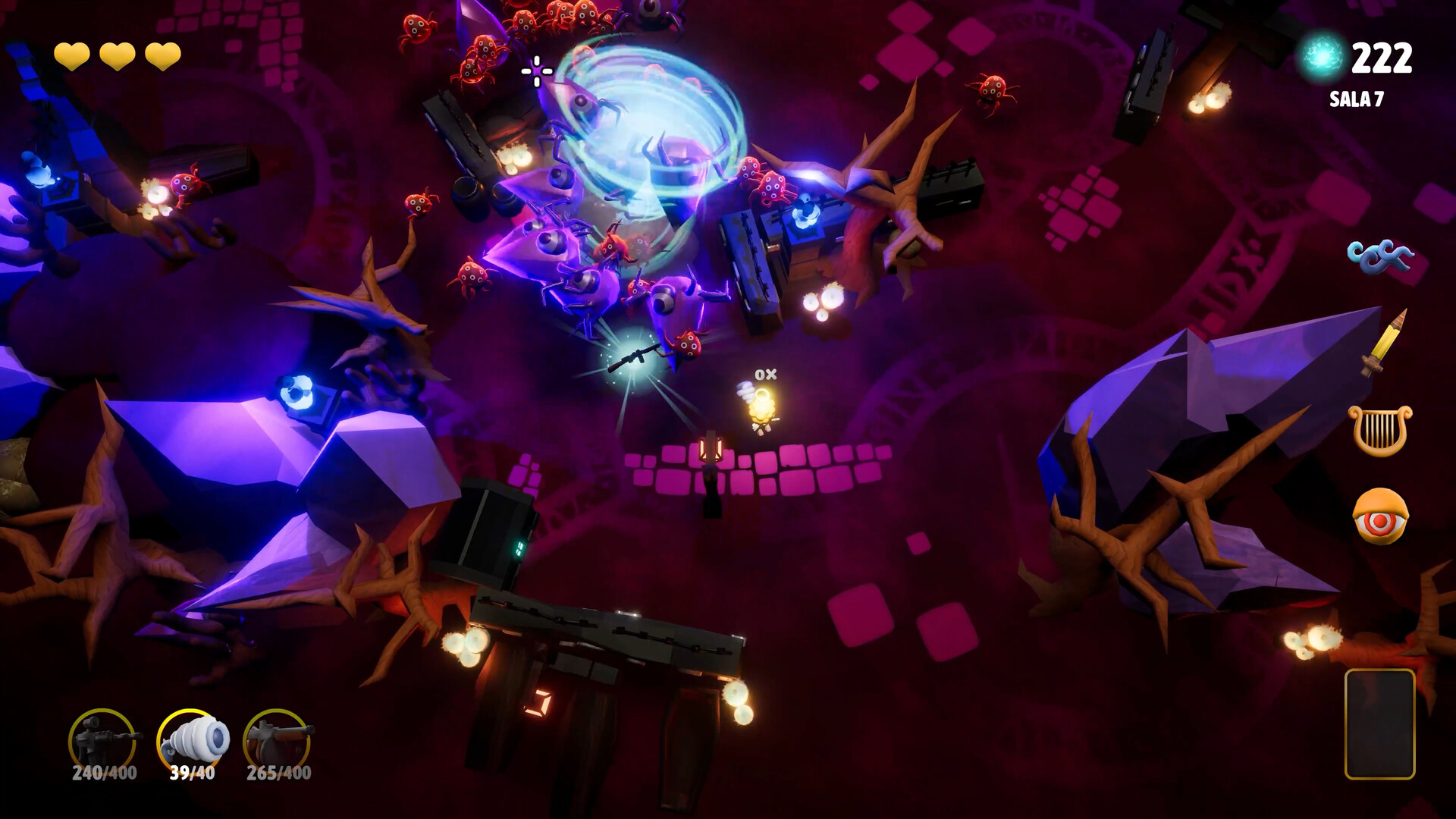Screen dimensions: 1456x819
Task: Select the middle heart icon
Action: click(117, 56)
